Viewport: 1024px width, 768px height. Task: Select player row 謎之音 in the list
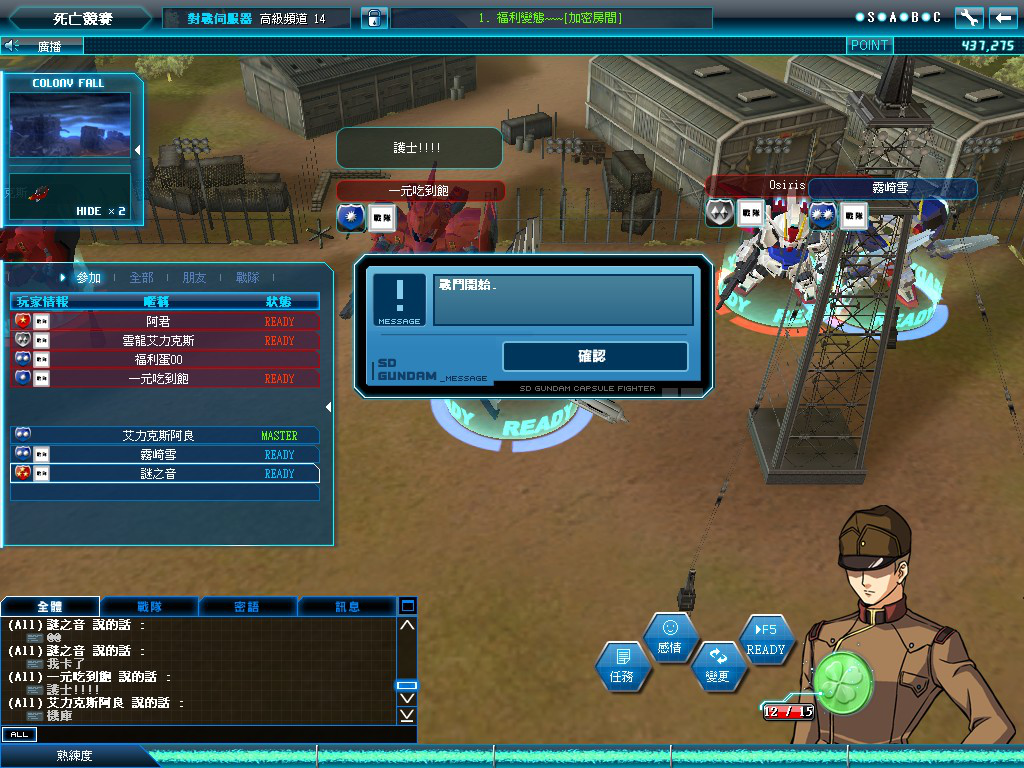pyautogui.click(x=165, y=474)
